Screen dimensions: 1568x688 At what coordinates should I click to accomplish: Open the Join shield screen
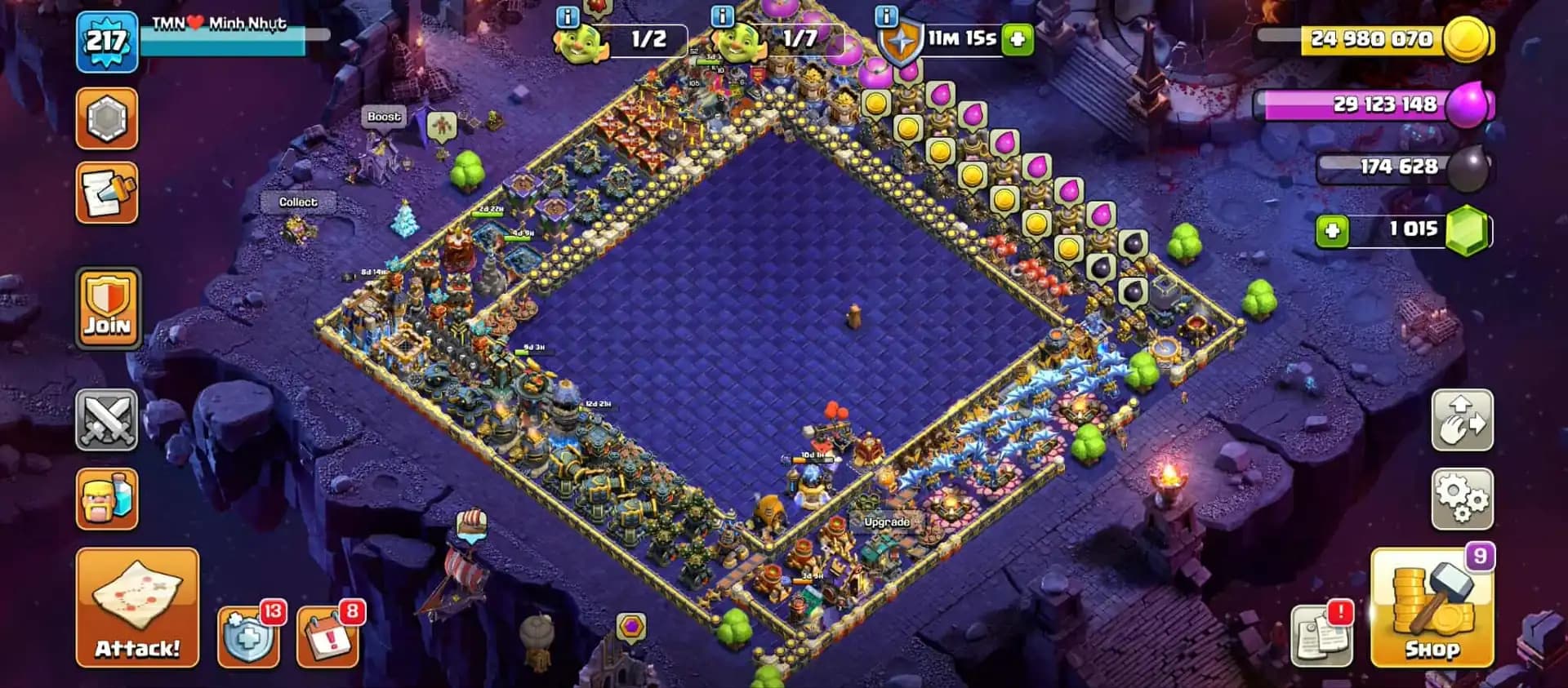pos(109,308)
